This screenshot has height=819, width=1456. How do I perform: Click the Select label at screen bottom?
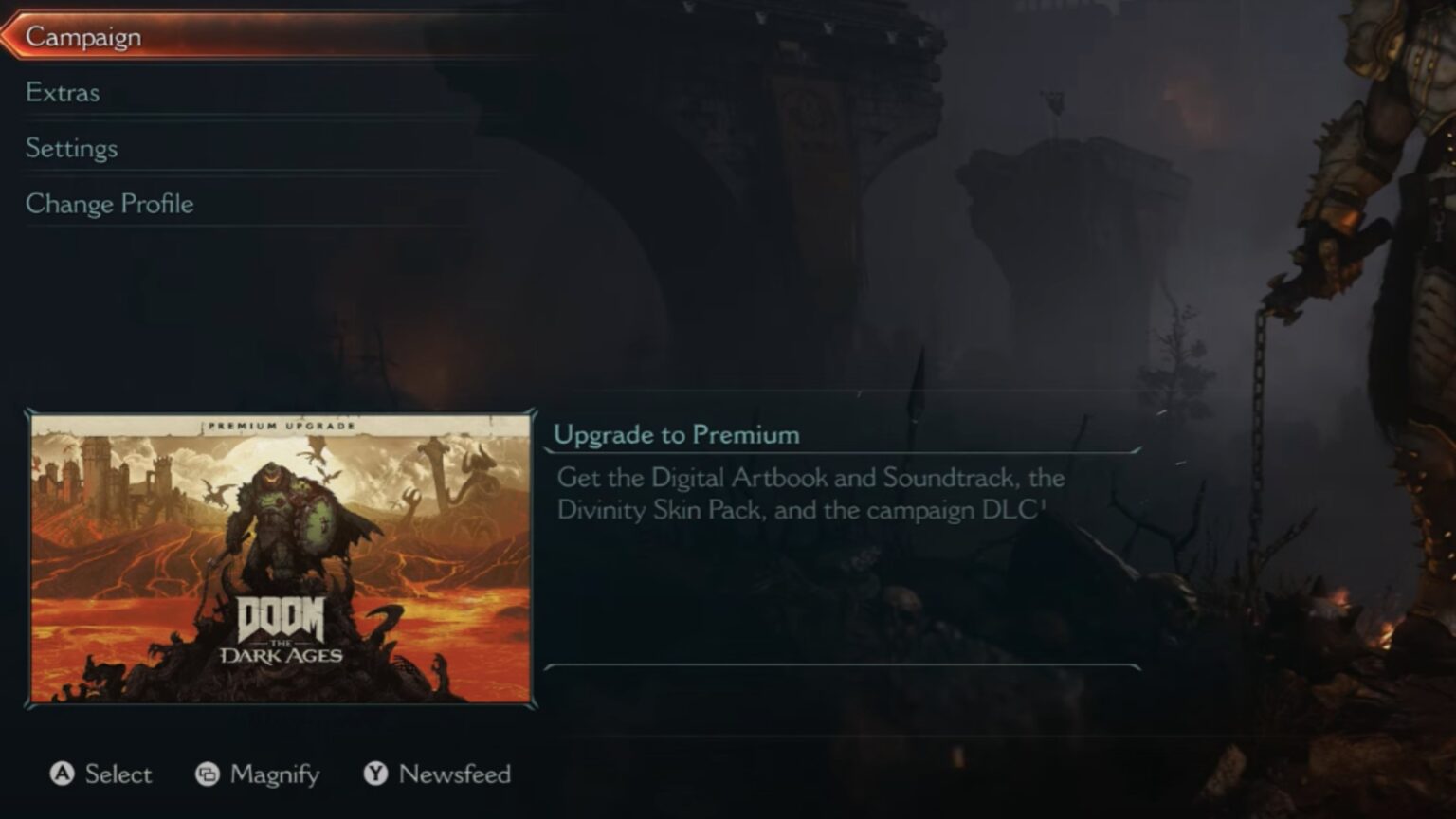pos(118,774)
